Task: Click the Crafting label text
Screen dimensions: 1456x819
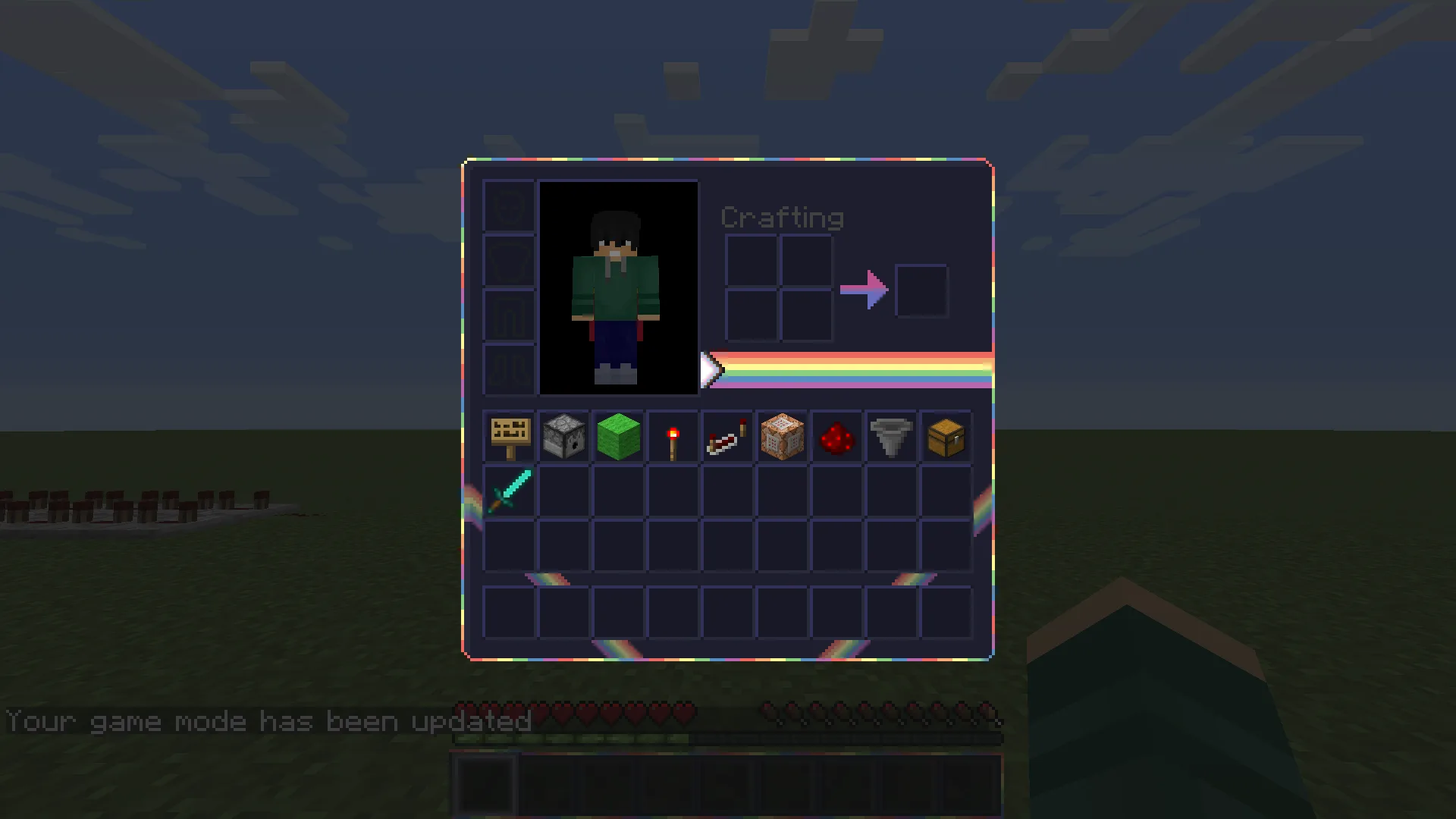Action: [783, 218]
